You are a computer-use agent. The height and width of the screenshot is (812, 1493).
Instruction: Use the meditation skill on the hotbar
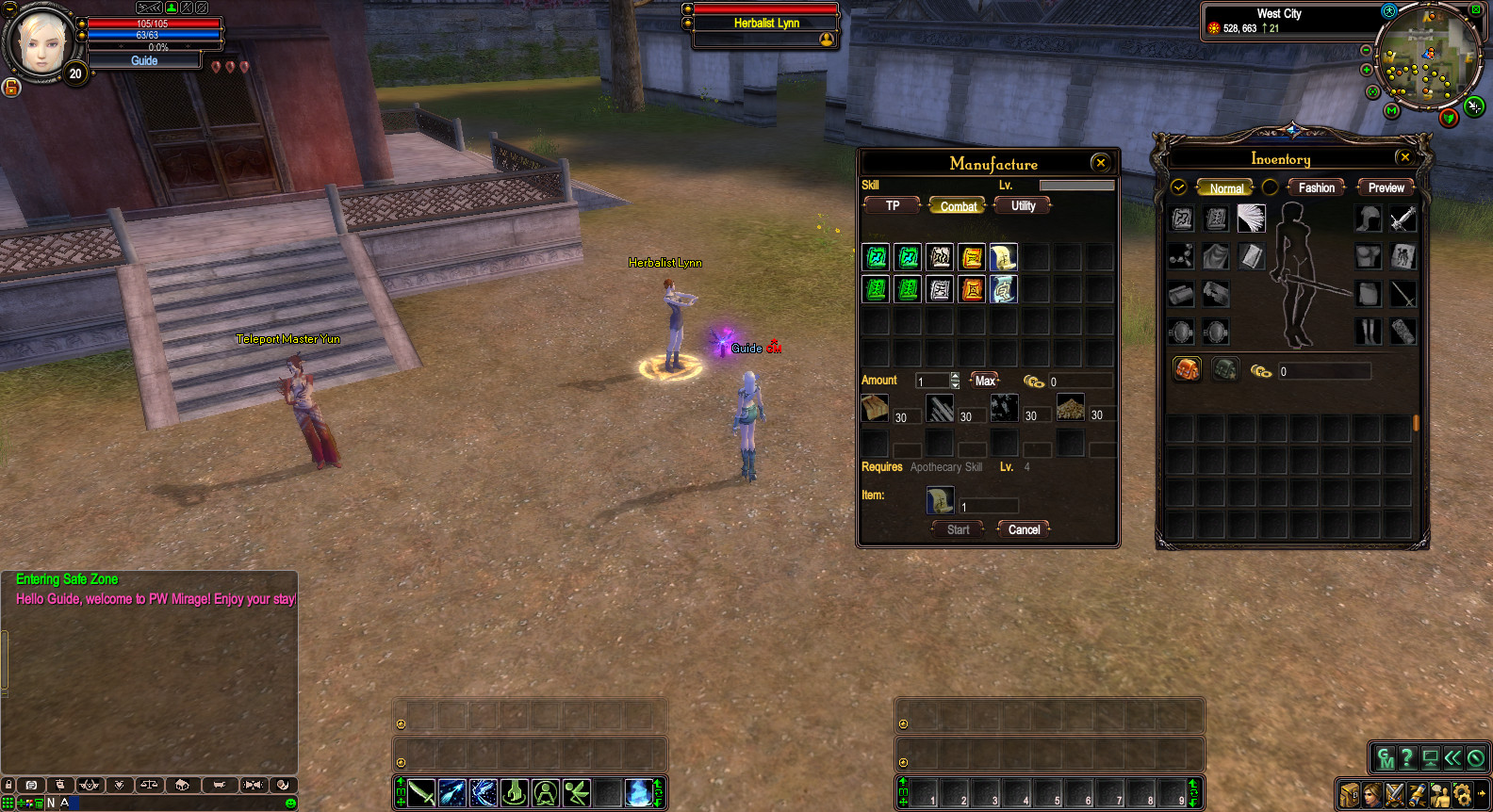click(546, 793)
